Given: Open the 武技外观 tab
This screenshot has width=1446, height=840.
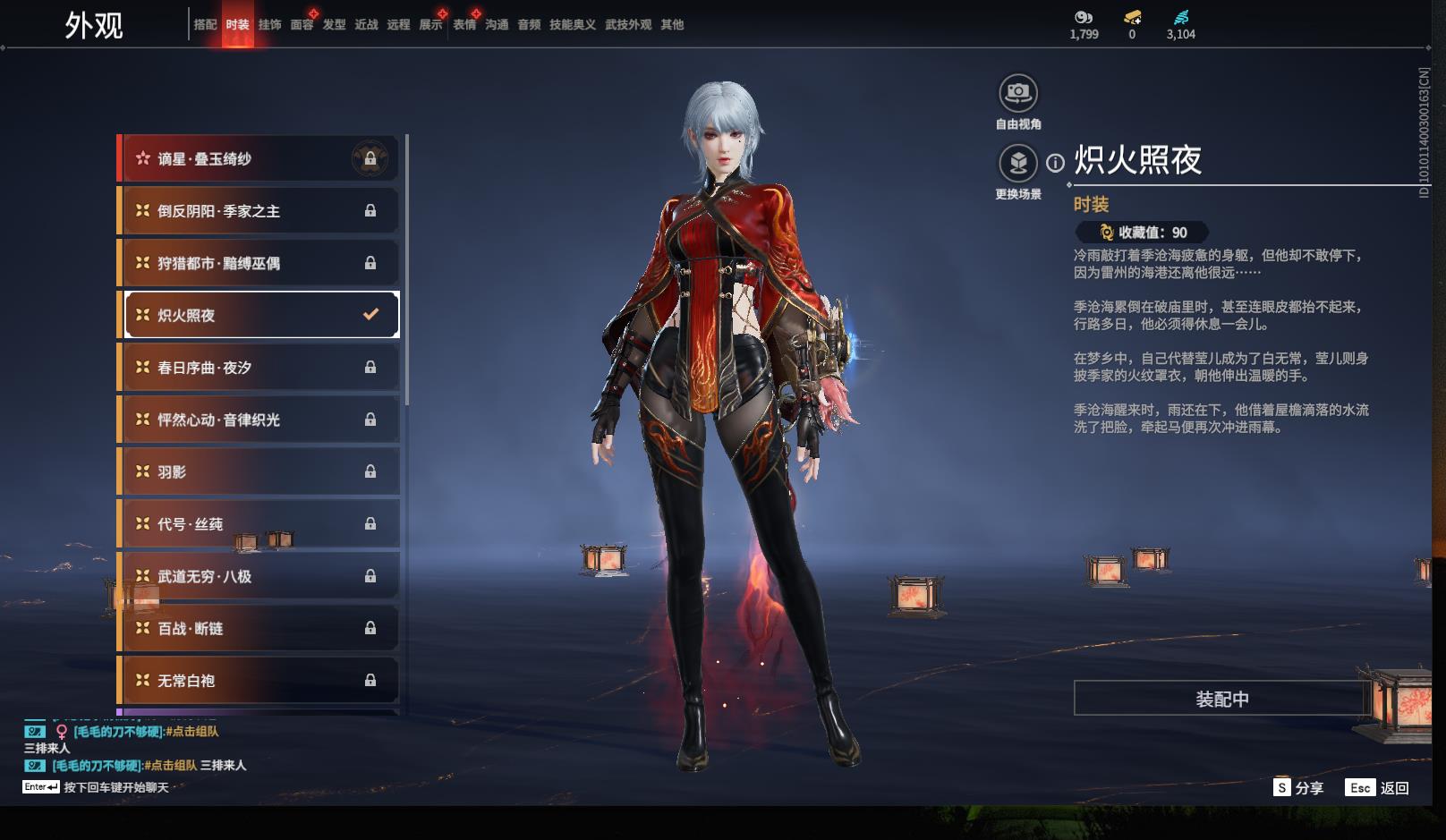Looking at the screenshot, I should coord(627,25).
